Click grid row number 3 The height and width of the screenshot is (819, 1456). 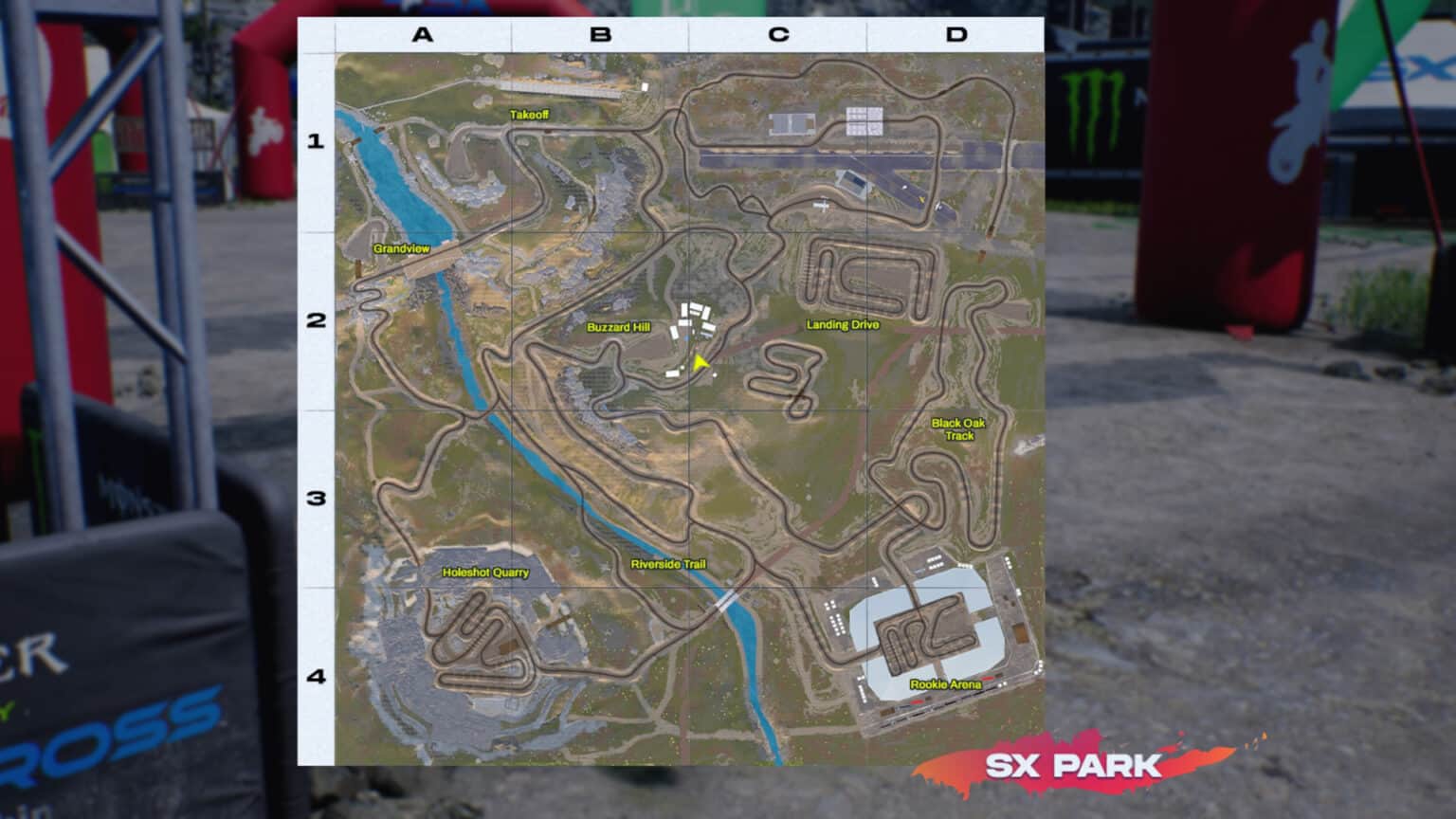316,500
